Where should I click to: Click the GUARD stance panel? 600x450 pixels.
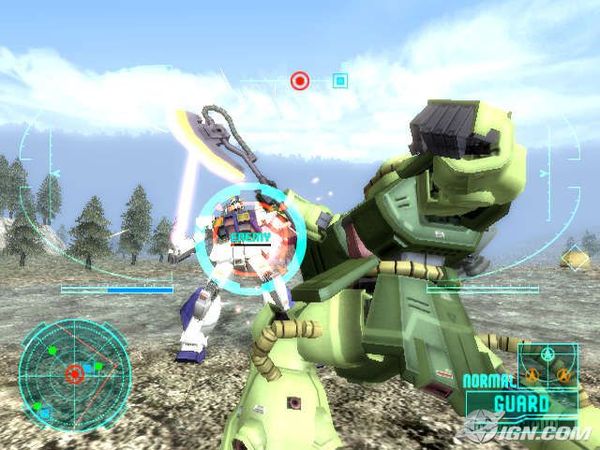coord(521,405)
